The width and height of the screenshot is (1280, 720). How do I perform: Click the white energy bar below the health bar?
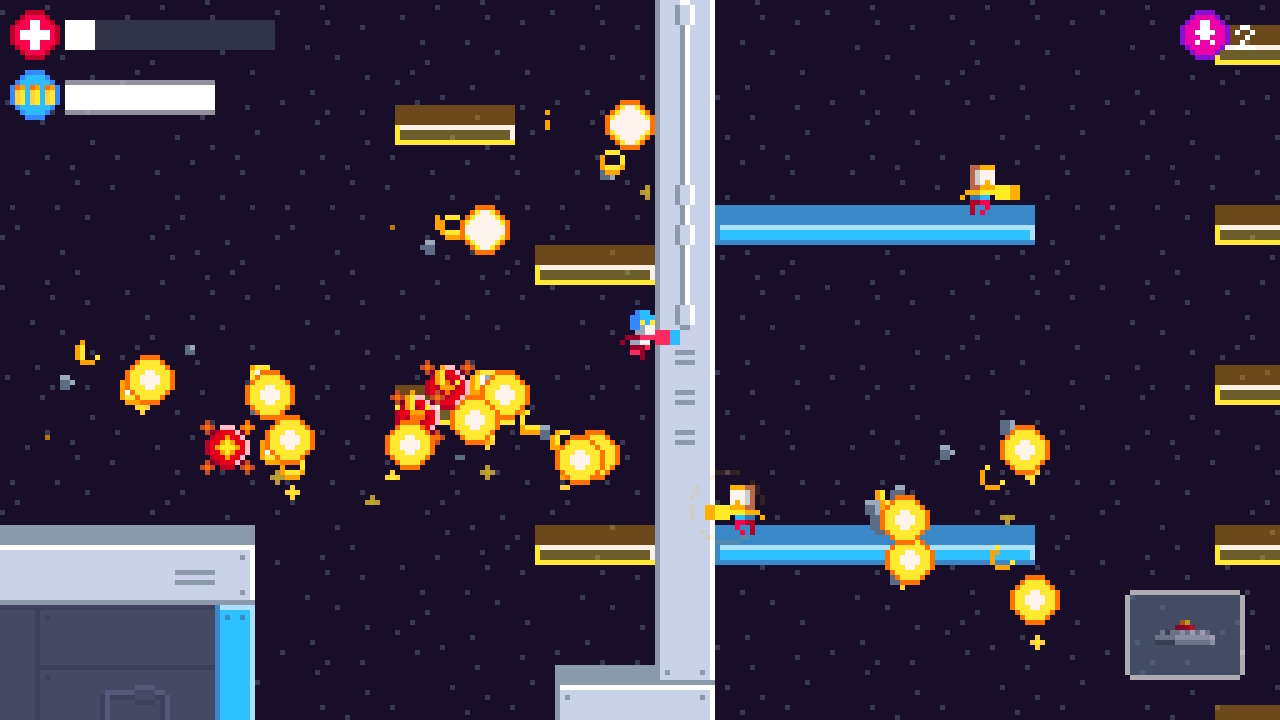coord(140,96)
